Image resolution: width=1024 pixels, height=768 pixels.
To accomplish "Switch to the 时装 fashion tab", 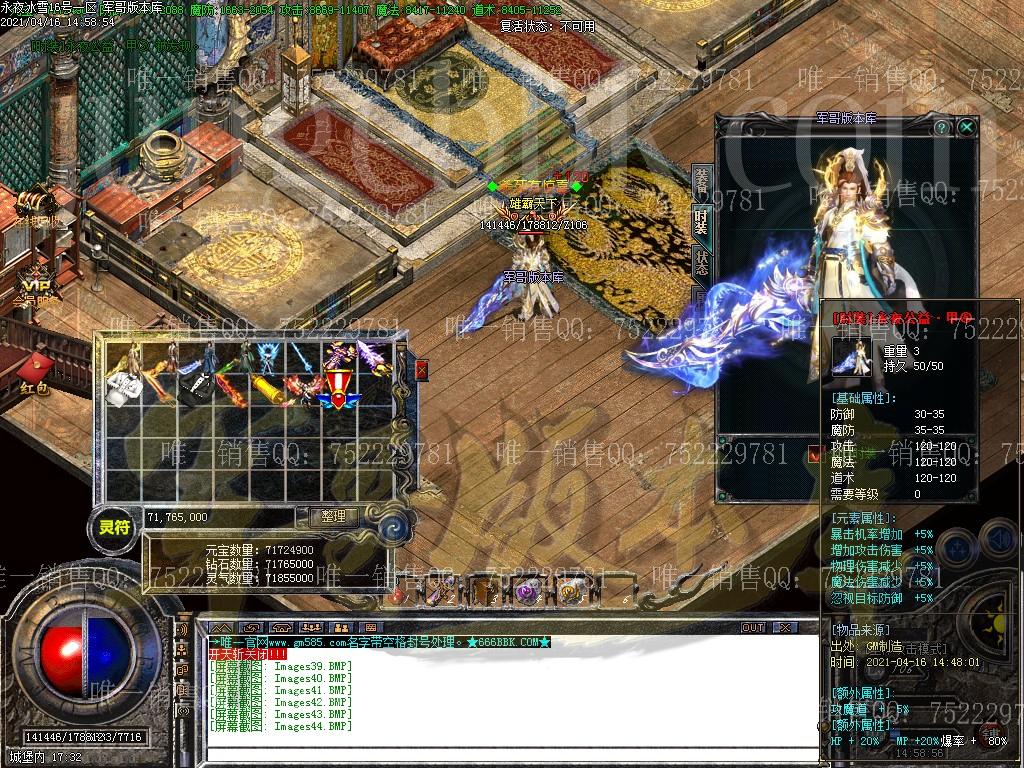I will (701, 221).
